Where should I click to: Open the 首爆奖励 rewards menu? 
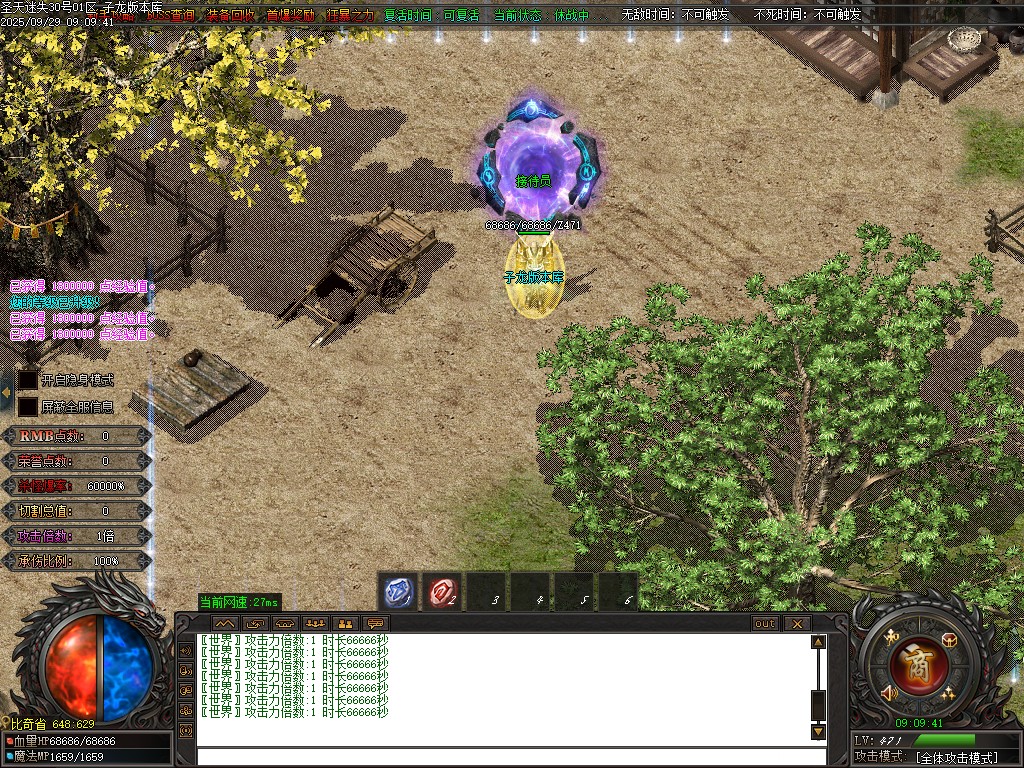tap(290, 15)
